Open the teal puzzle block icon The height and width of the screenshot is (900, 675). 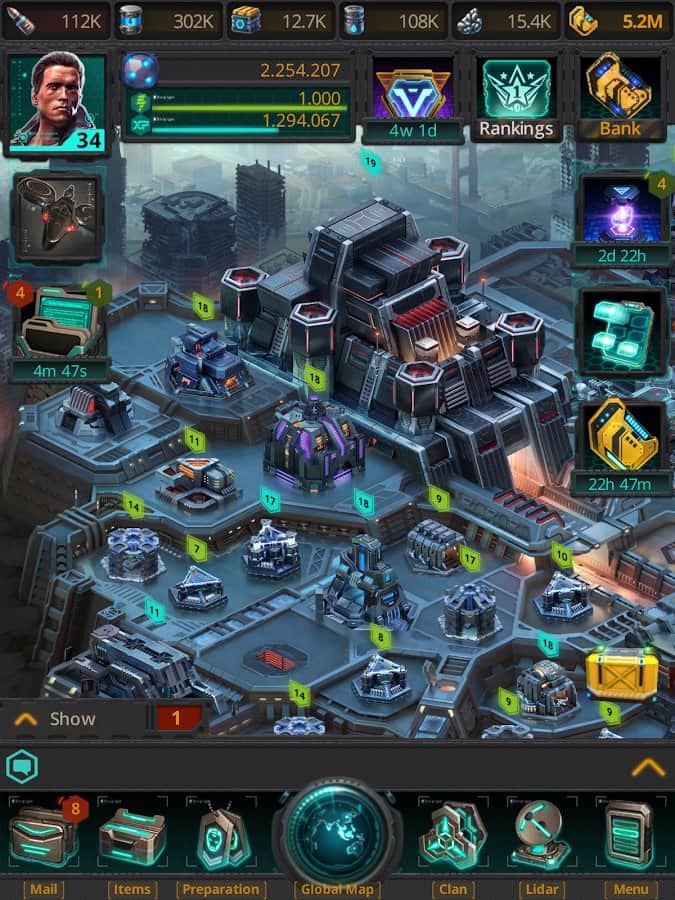[x=620, y=332]
